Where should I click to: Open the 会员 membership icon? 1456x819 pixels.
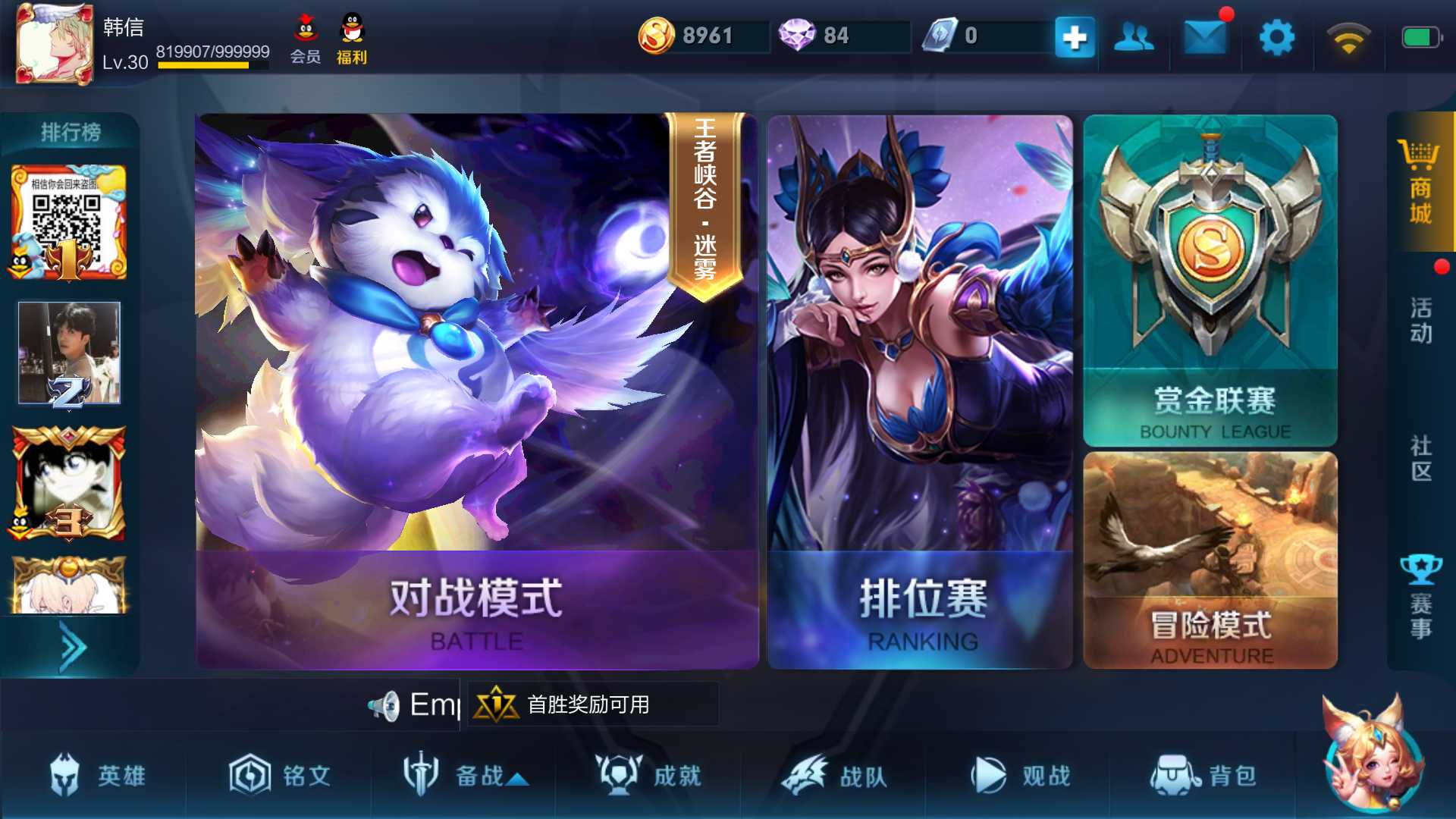306,34
